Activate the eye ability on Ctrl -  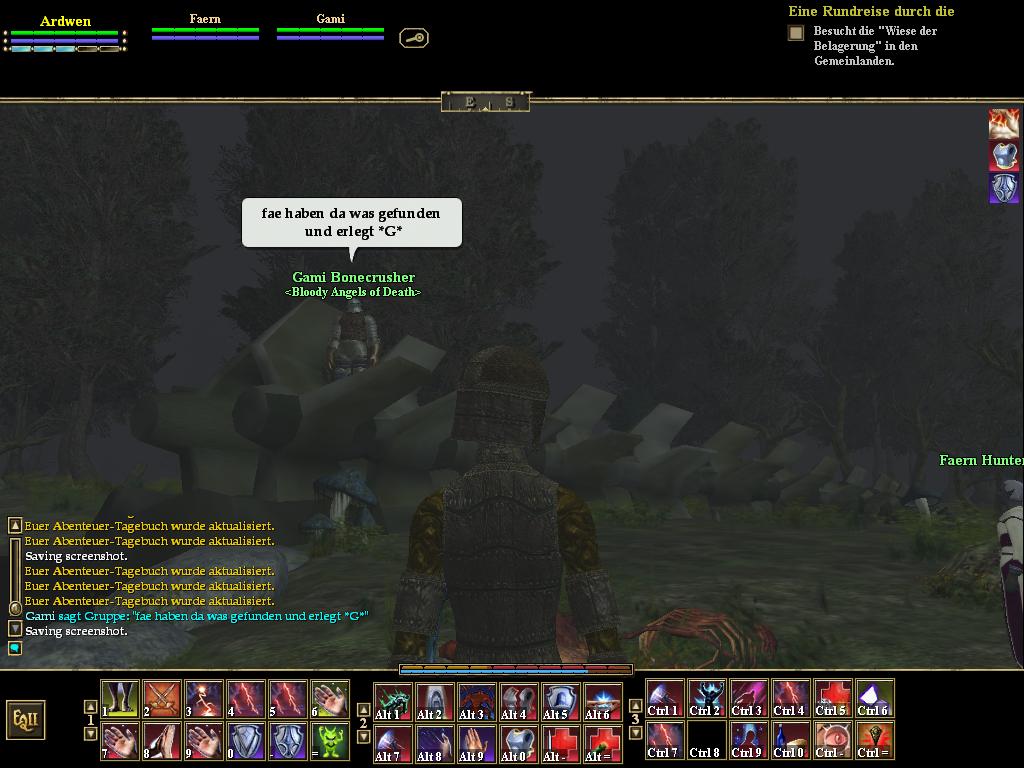point(833,741)
